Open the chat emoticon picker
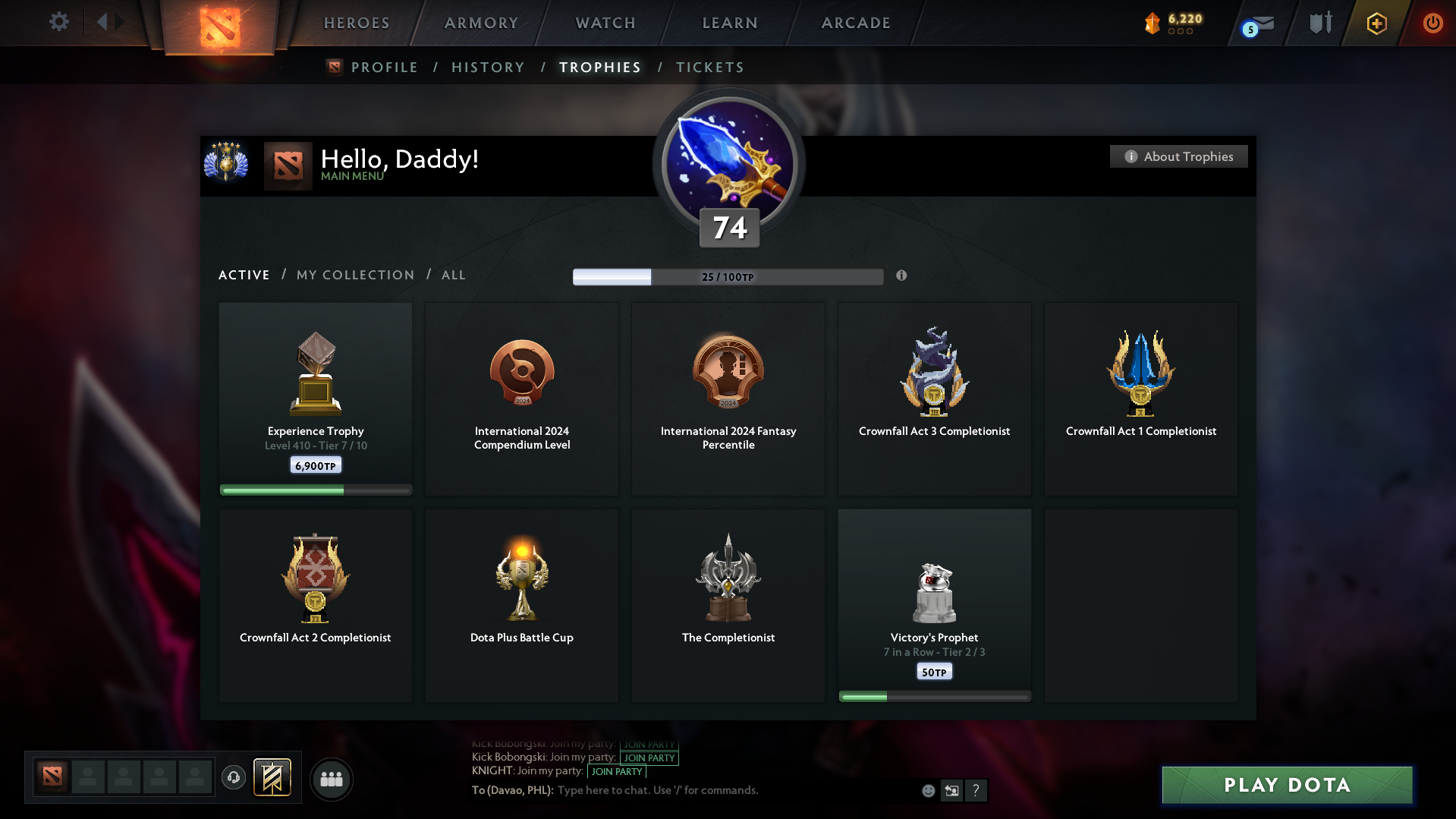This screenshot has height=819, width=1456. point(927,790)
